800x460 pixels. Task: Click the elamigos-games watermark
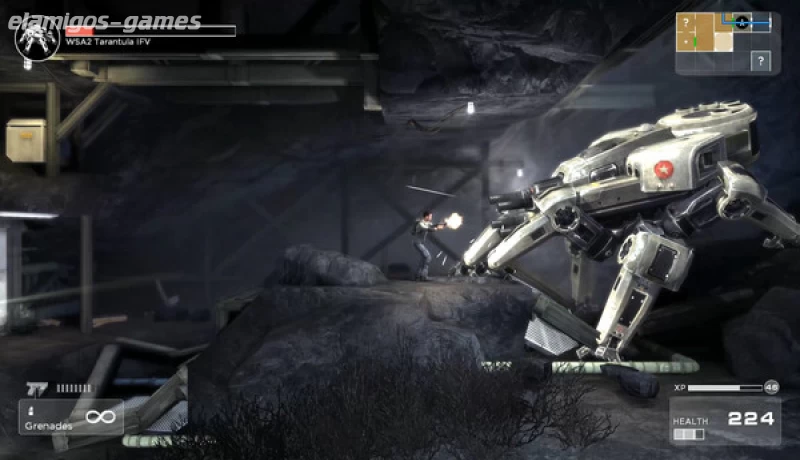click(109, 21)
